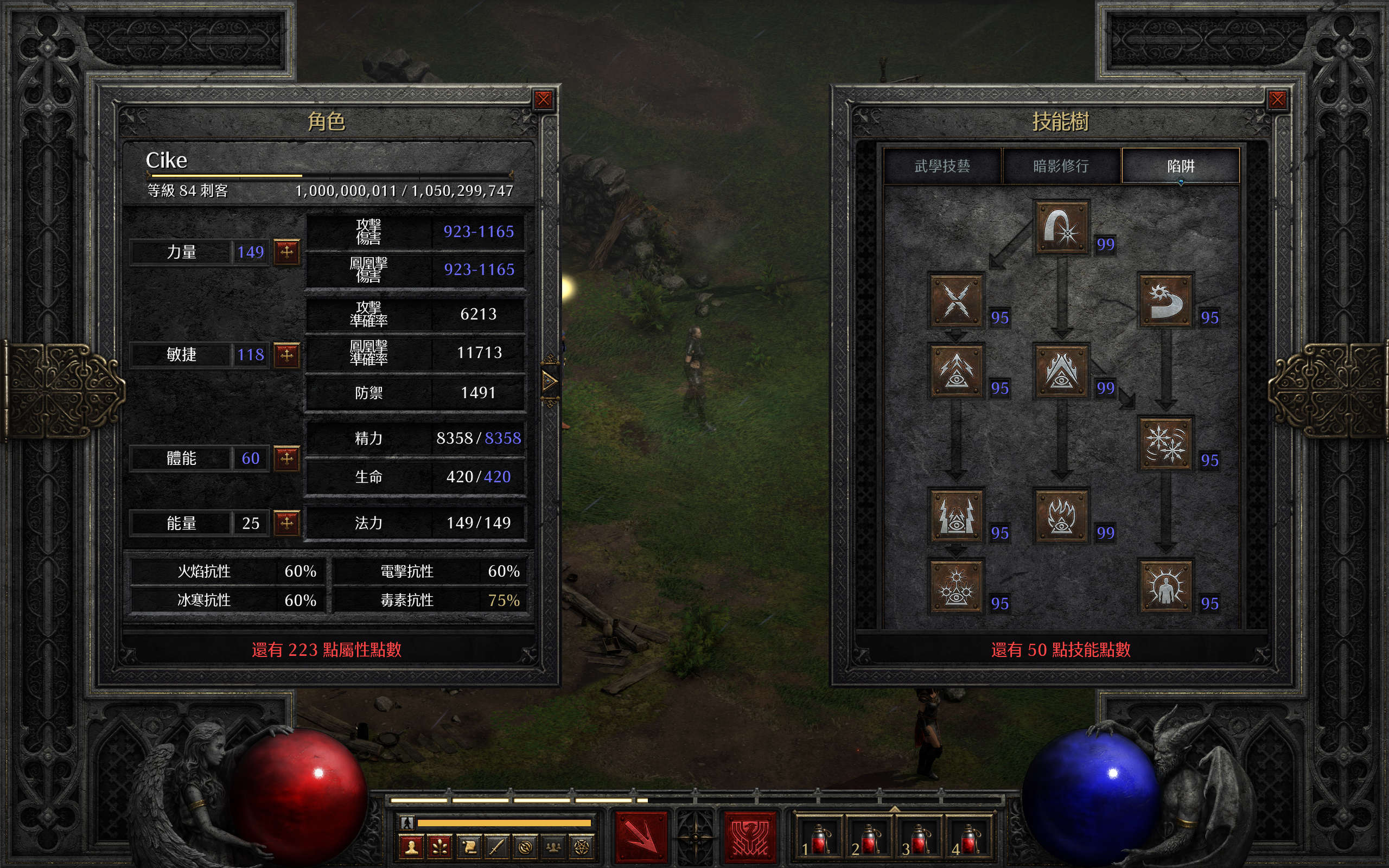Add a point to Dexterity (敏捷)
Screen dimensions: 1389x868
286,354
